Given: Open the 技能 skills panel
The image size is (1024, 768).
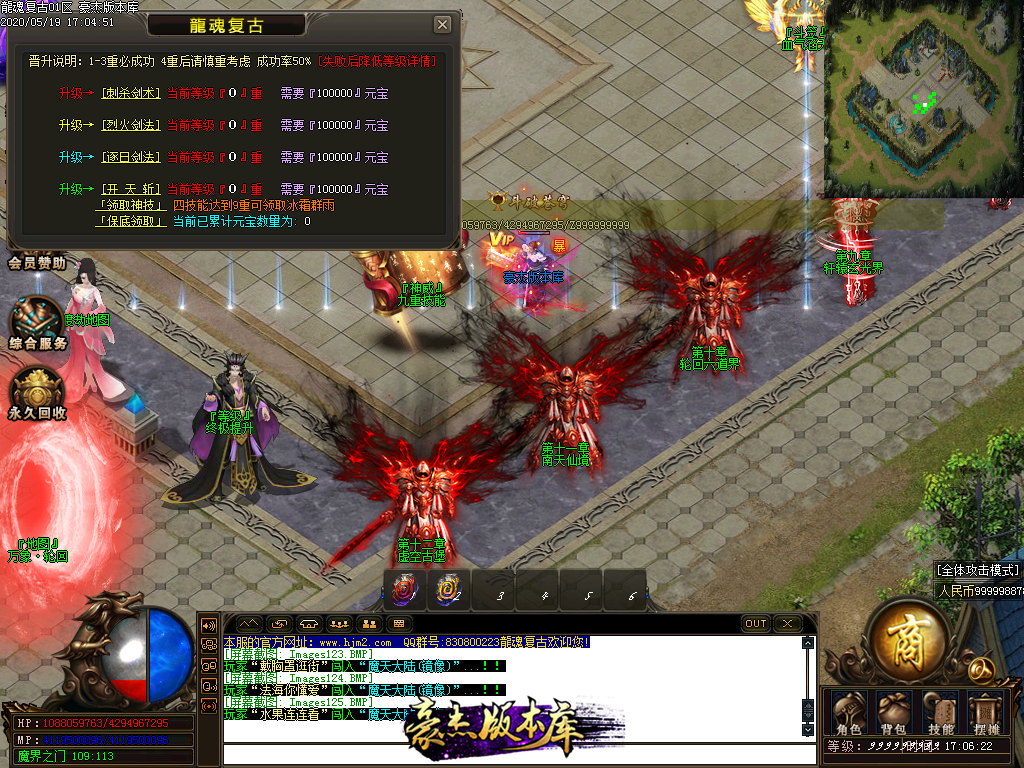Looking at the screenshot, I should 940,711.
